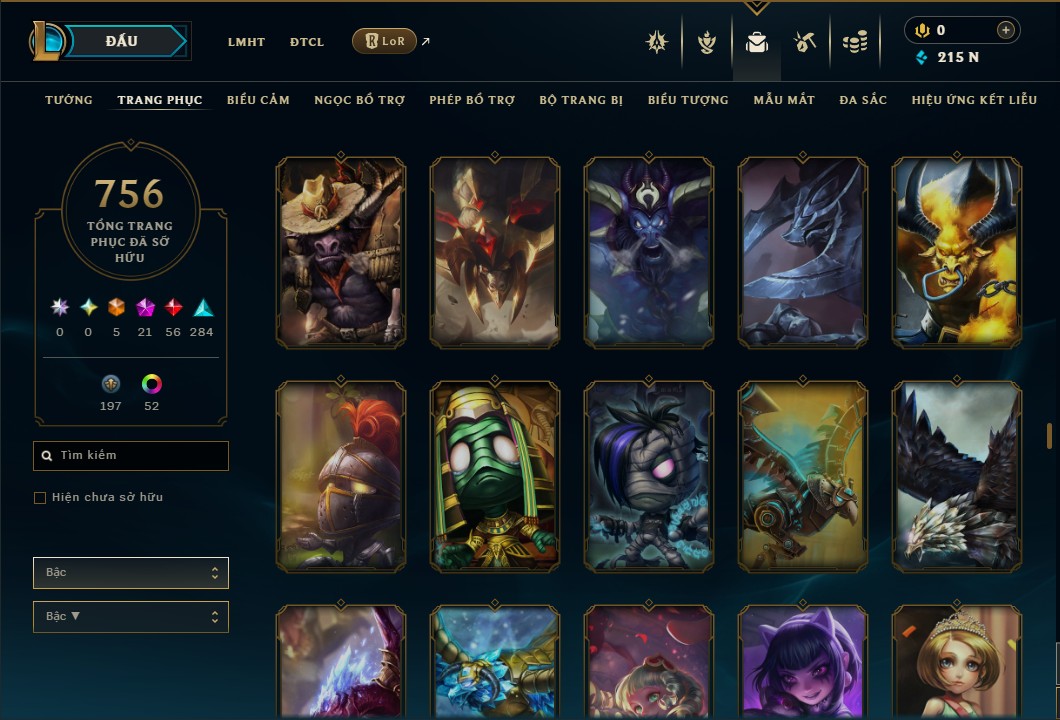
Task: Show the BỘ TRANG BỊ tab
Action: 581,100
